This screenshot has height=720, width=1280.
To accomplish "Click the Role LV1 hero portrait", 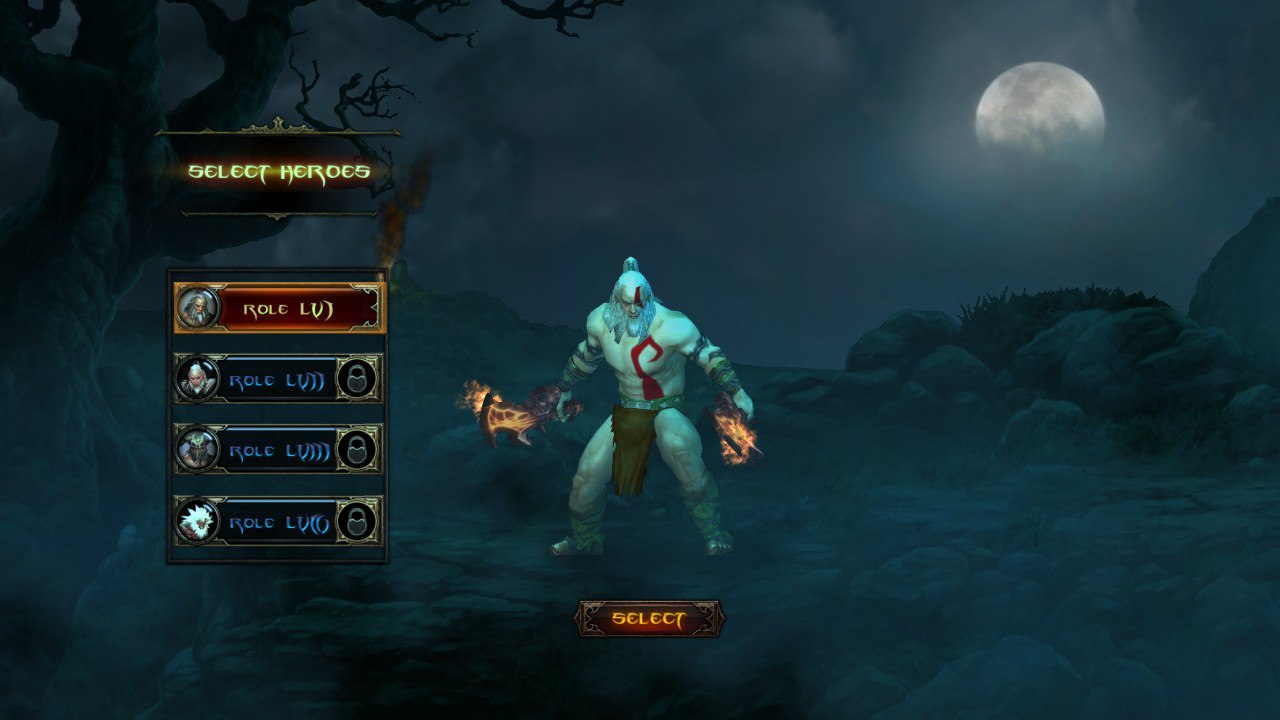I will (x=196, y=308).
